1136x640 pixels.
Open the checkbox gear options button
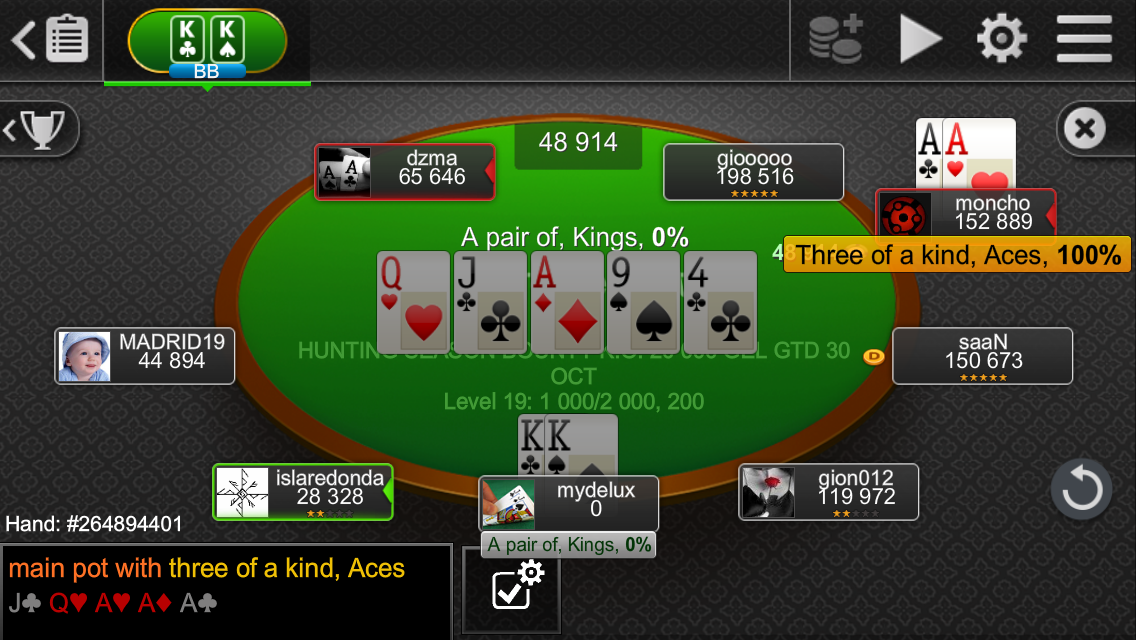tap(511, 590)
